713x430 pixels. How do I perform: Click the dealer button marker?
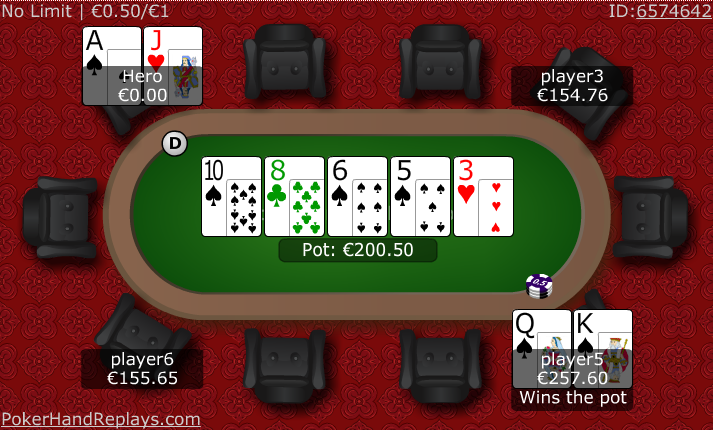(175, 144)
